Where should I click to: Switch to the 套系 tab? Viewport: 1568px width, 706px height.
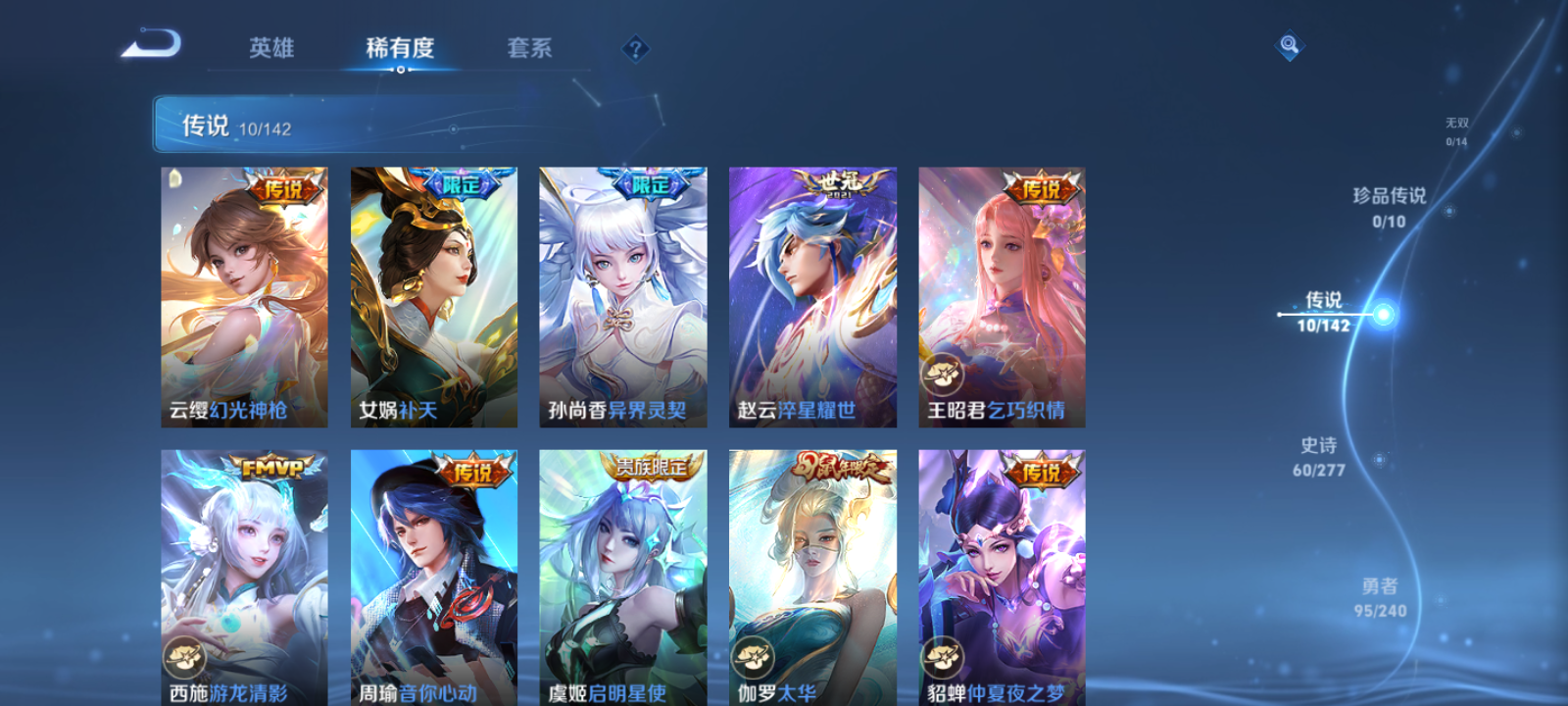pyautogui.click(x=527, y=48)
